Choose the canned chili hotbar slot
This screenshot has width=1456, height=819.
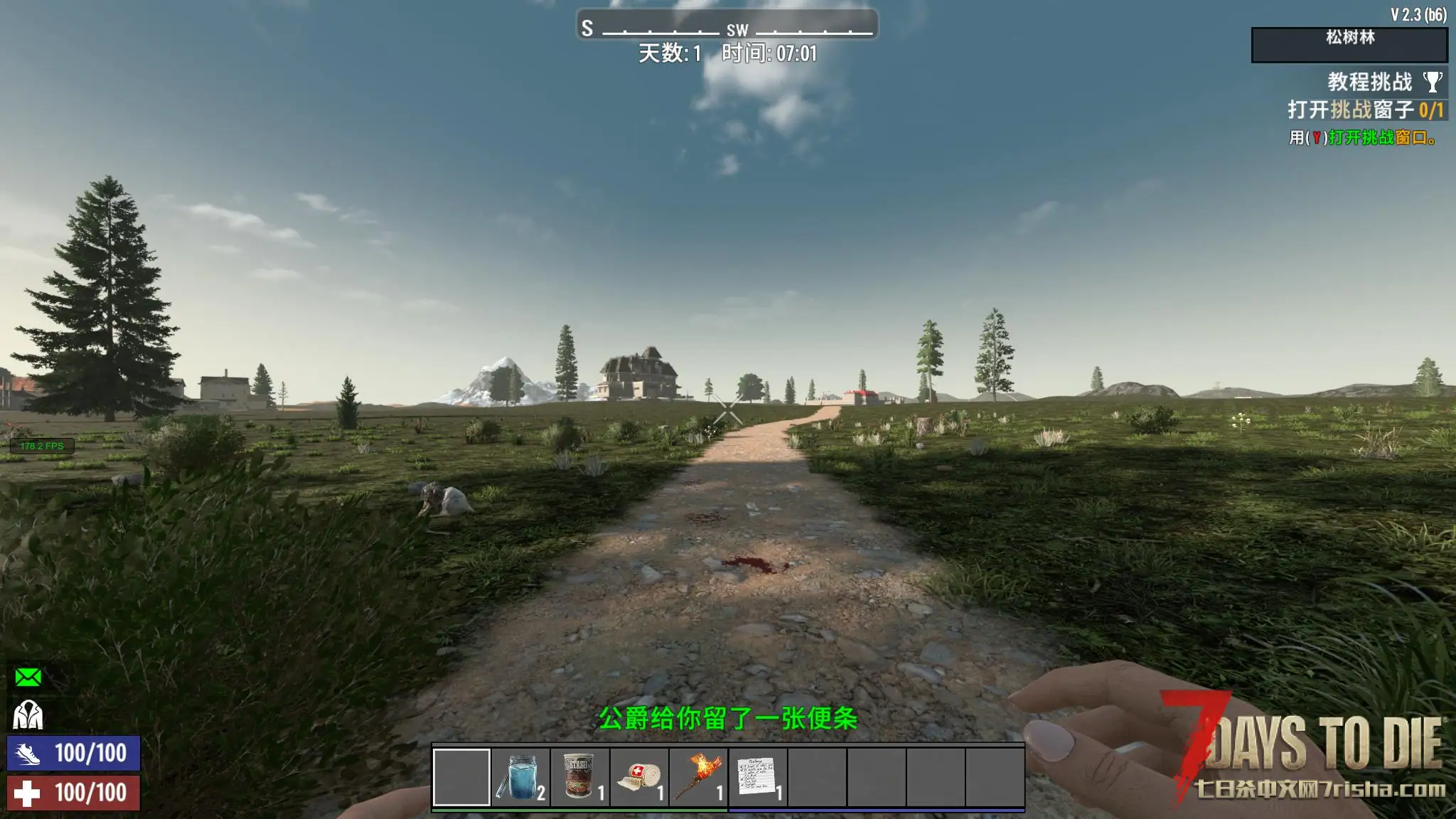click(x=580, y=777)
